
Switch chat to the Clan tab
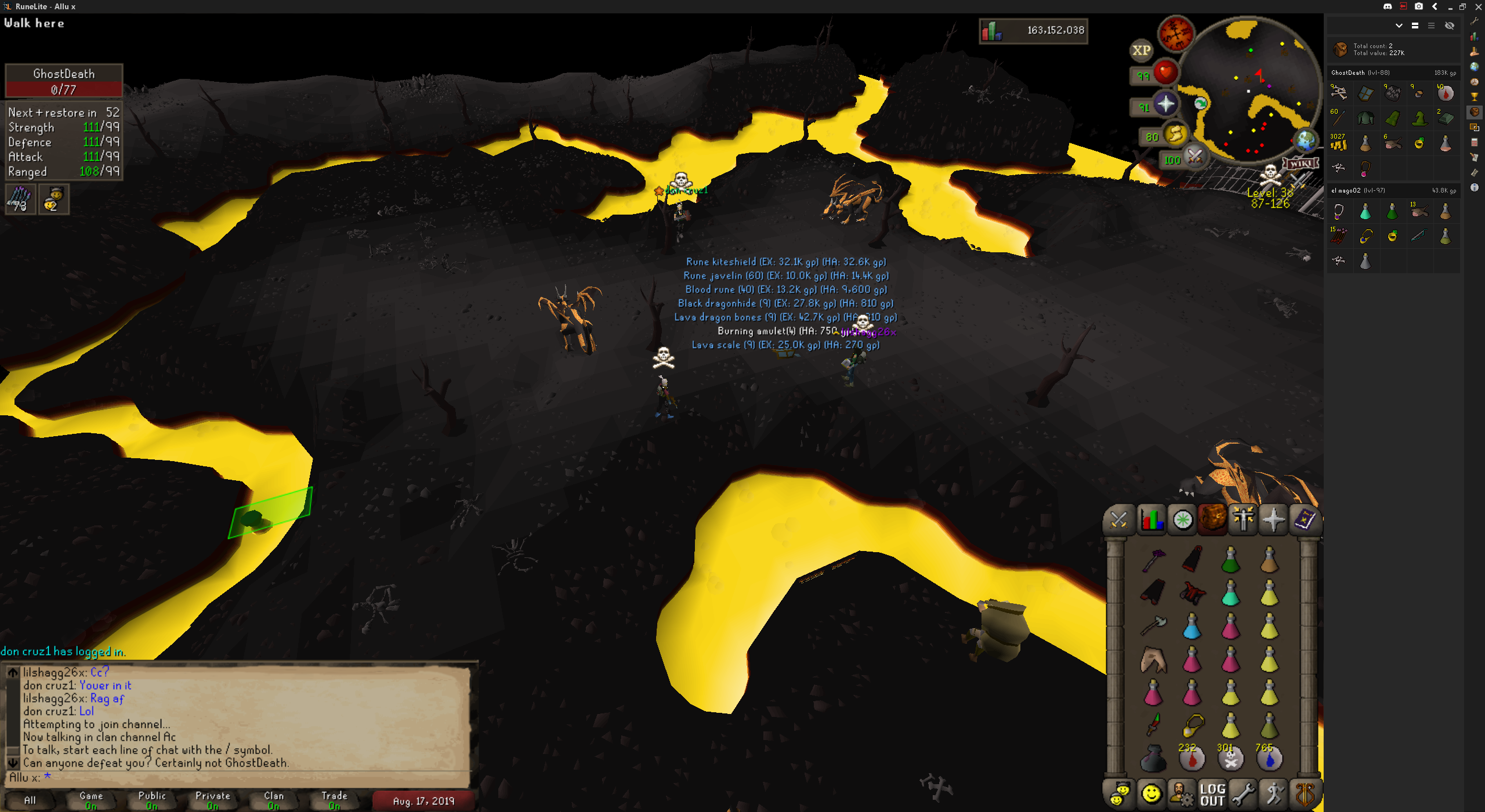coord(273,800)
